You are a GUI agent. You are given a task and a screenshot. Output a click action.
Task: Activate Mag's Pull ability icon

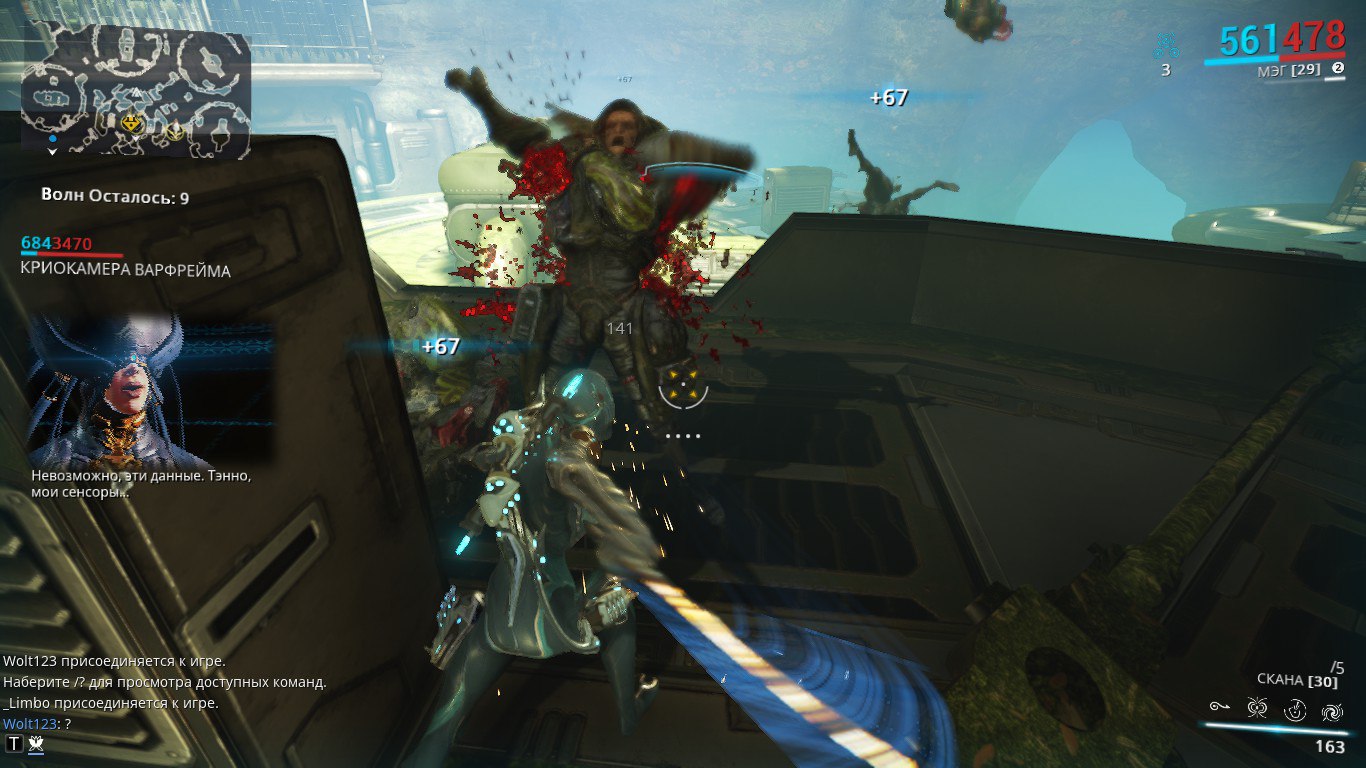point(1218,708)
